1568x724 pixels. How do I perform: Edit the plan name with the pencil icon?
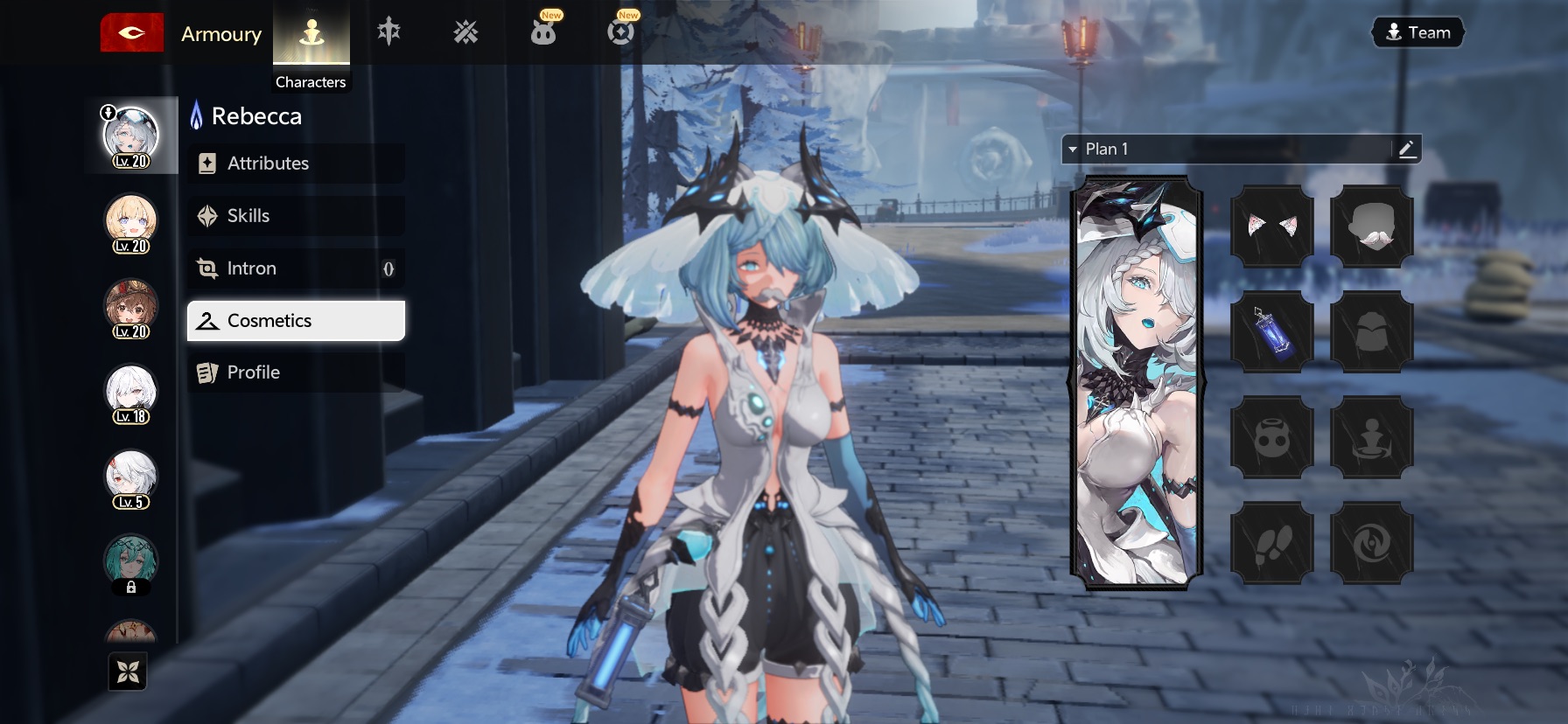(1406, 150)
